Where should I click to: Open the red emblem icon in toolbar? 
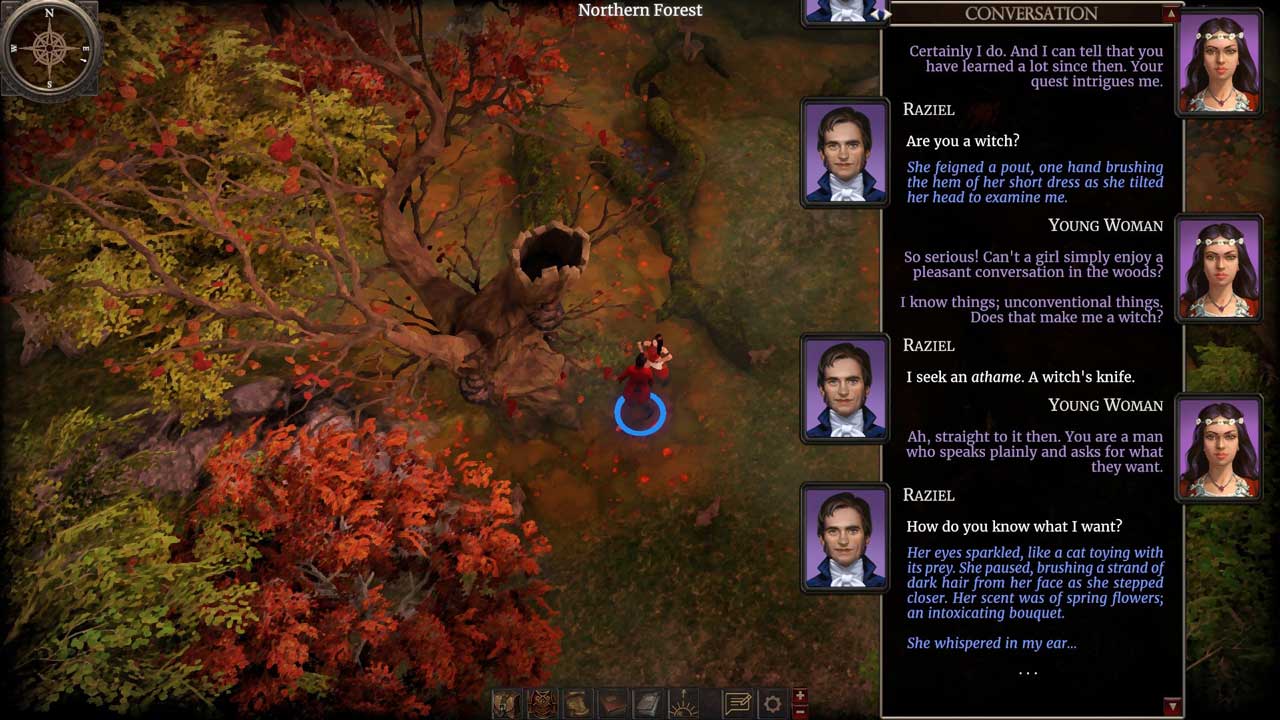pos(542,704)
